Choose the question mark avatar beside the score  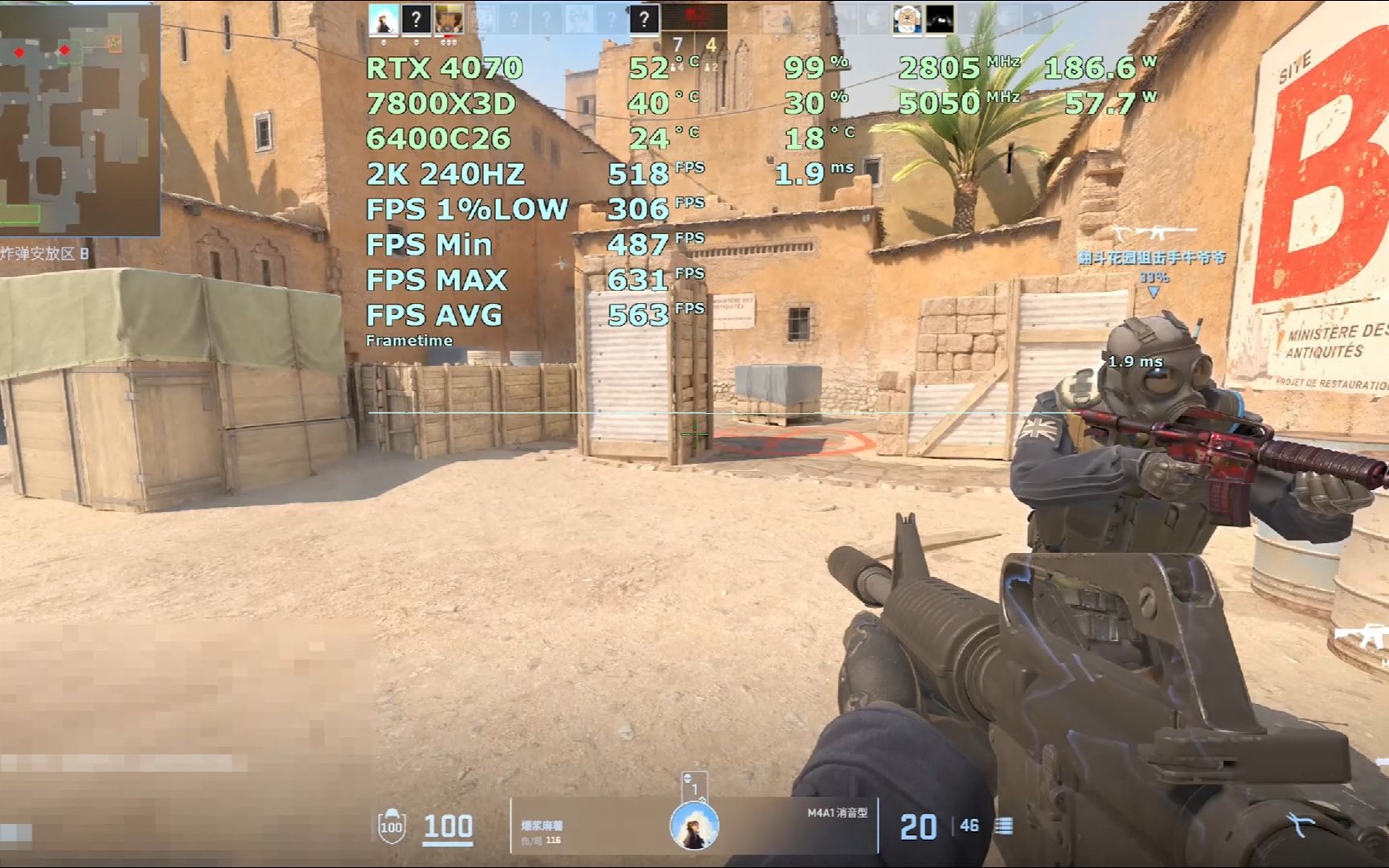pyautogui.click(x=644, y=19)
